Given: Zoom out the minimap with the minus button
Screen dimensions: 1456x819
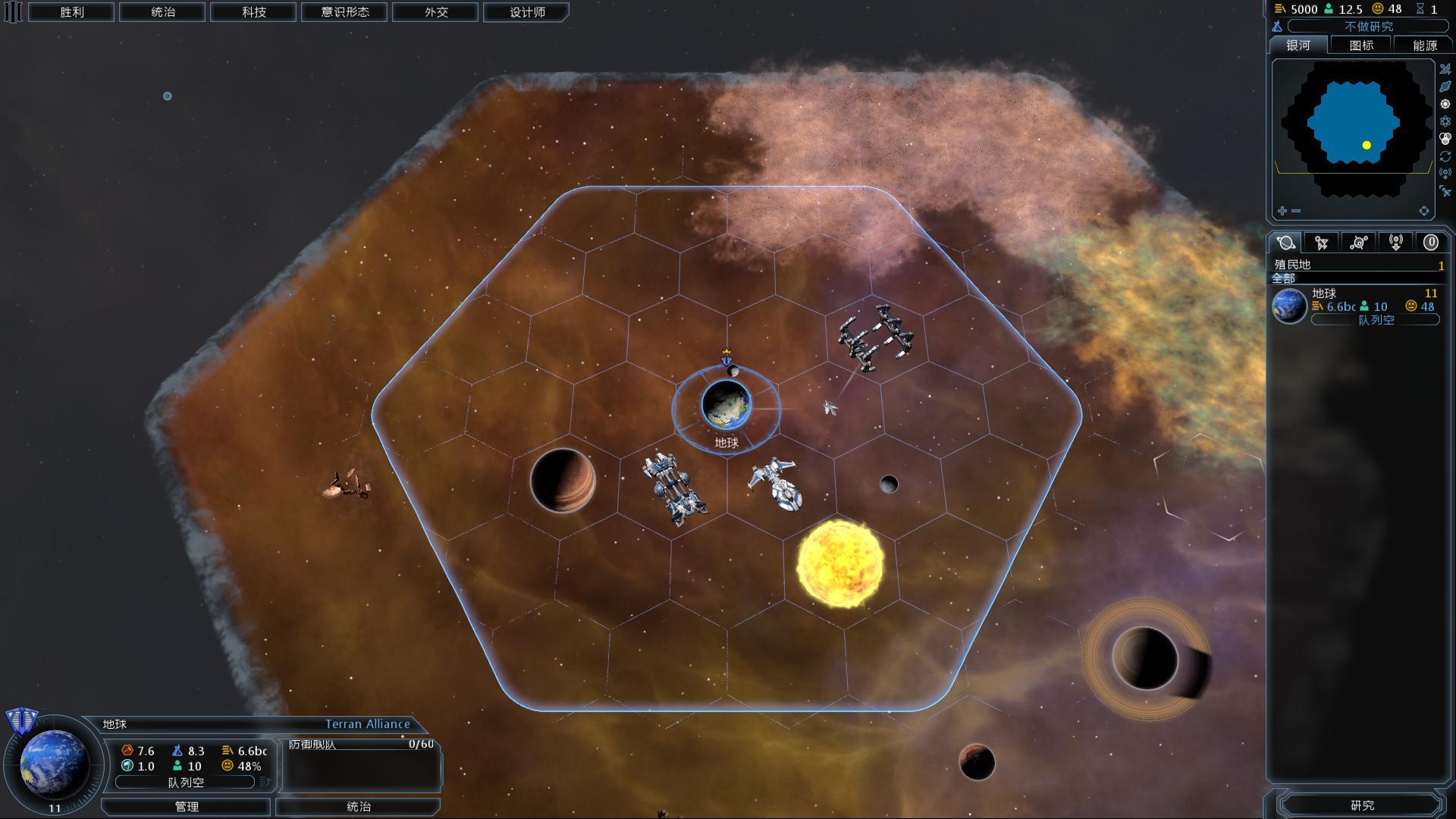Looking at the screenshot, I should click(1296, 211).
